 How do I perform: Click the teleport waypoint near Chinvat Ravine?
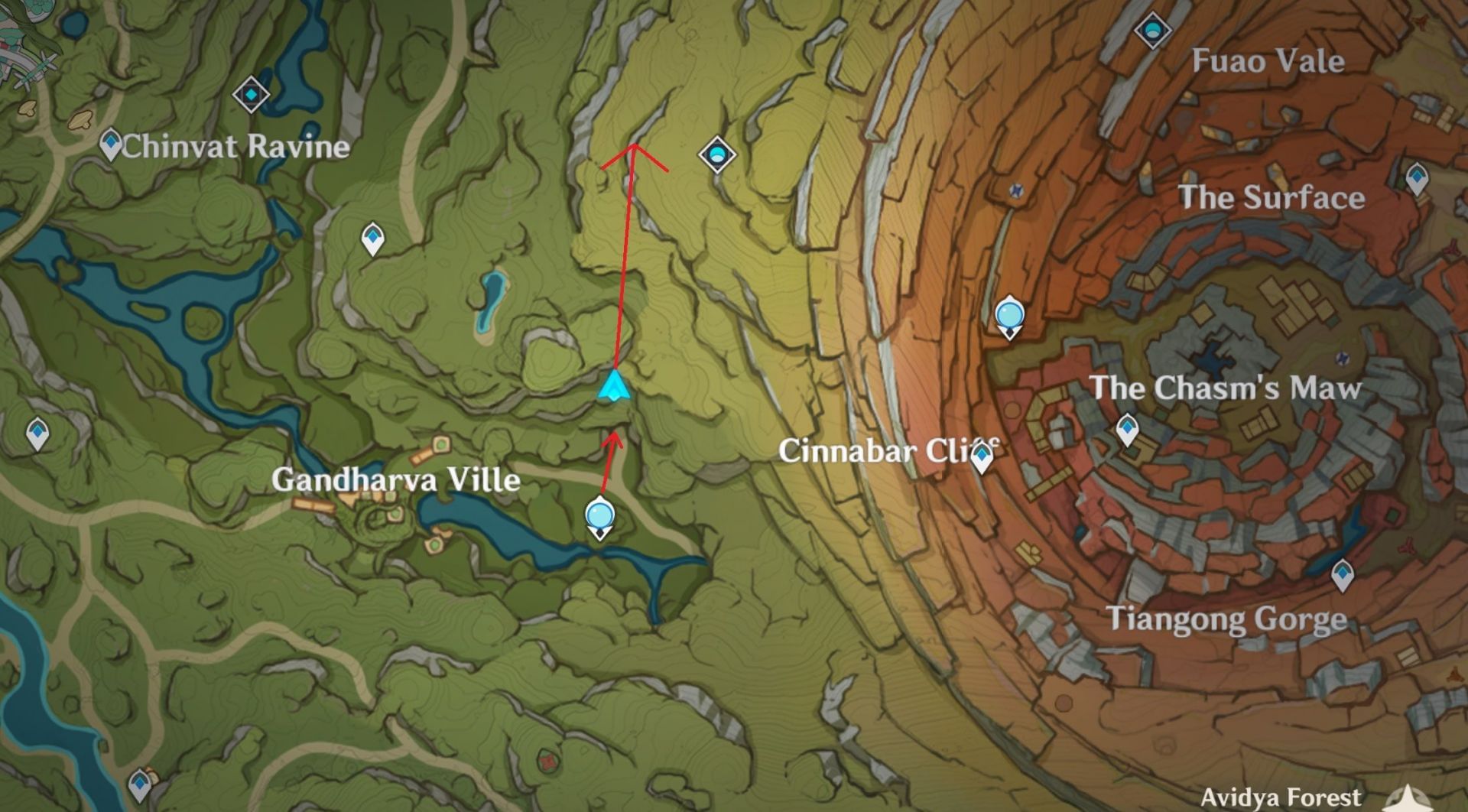pos(109,142)
